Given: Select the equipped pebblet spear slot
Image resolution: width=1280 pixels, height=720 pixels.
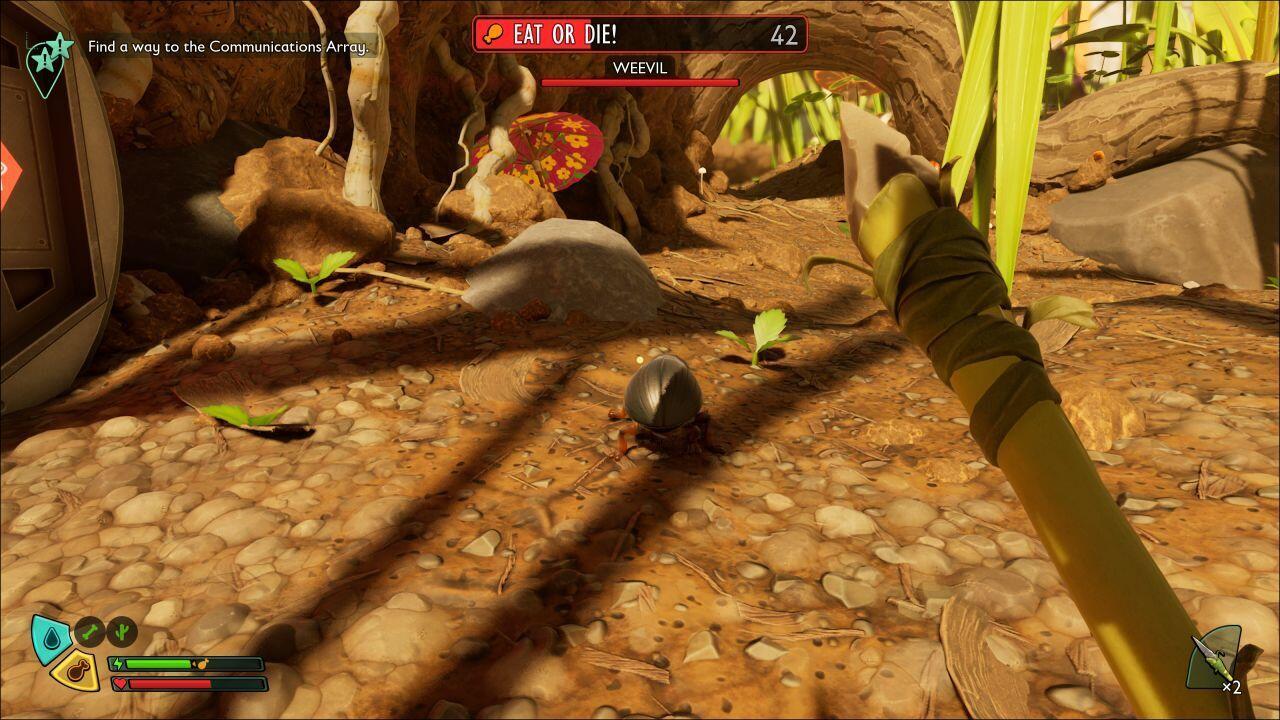Looking at the screenshot, I should click(1213, 660).
